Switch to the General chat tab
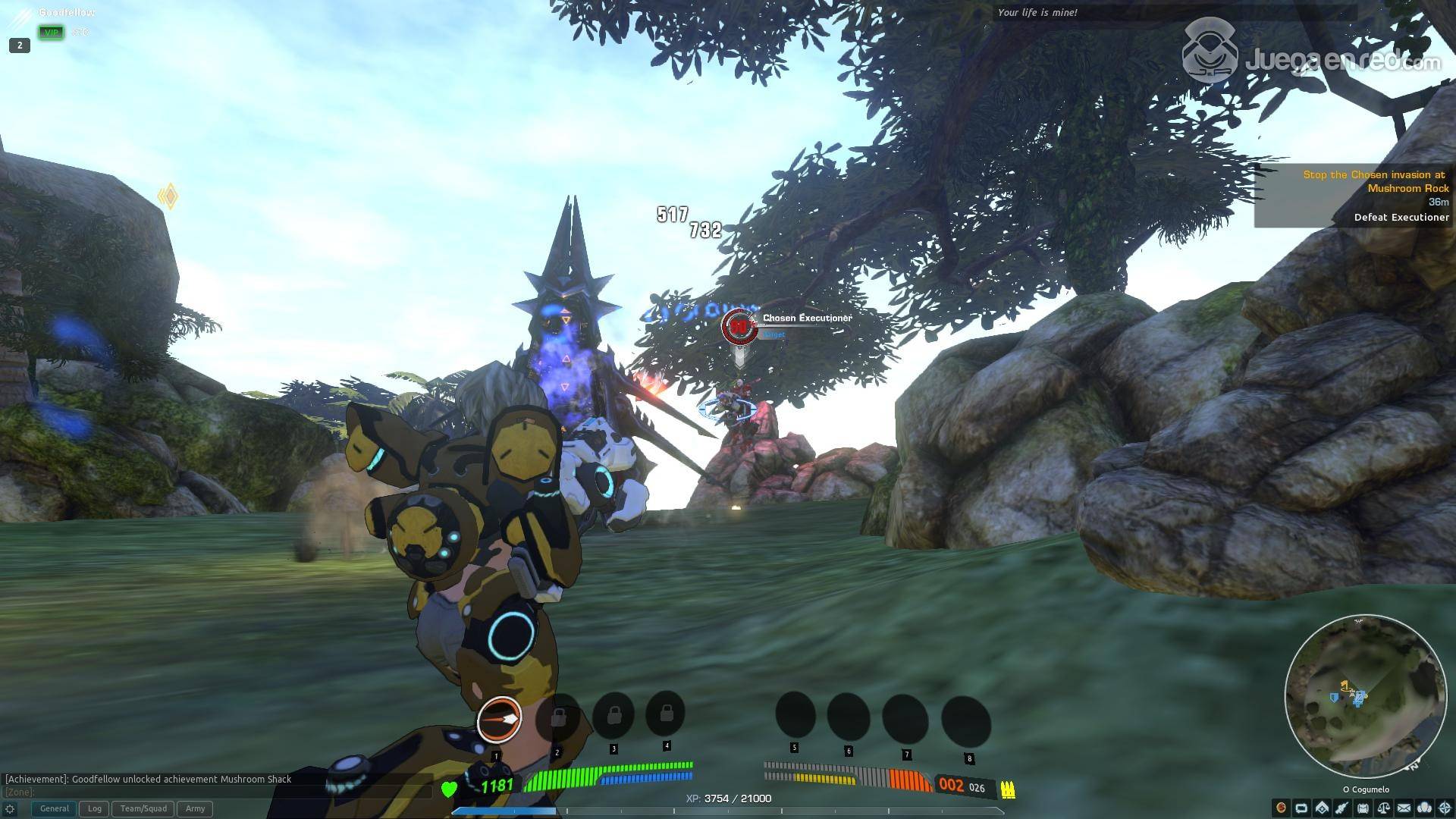The image size is (1456, 819). tap(54, 808)
